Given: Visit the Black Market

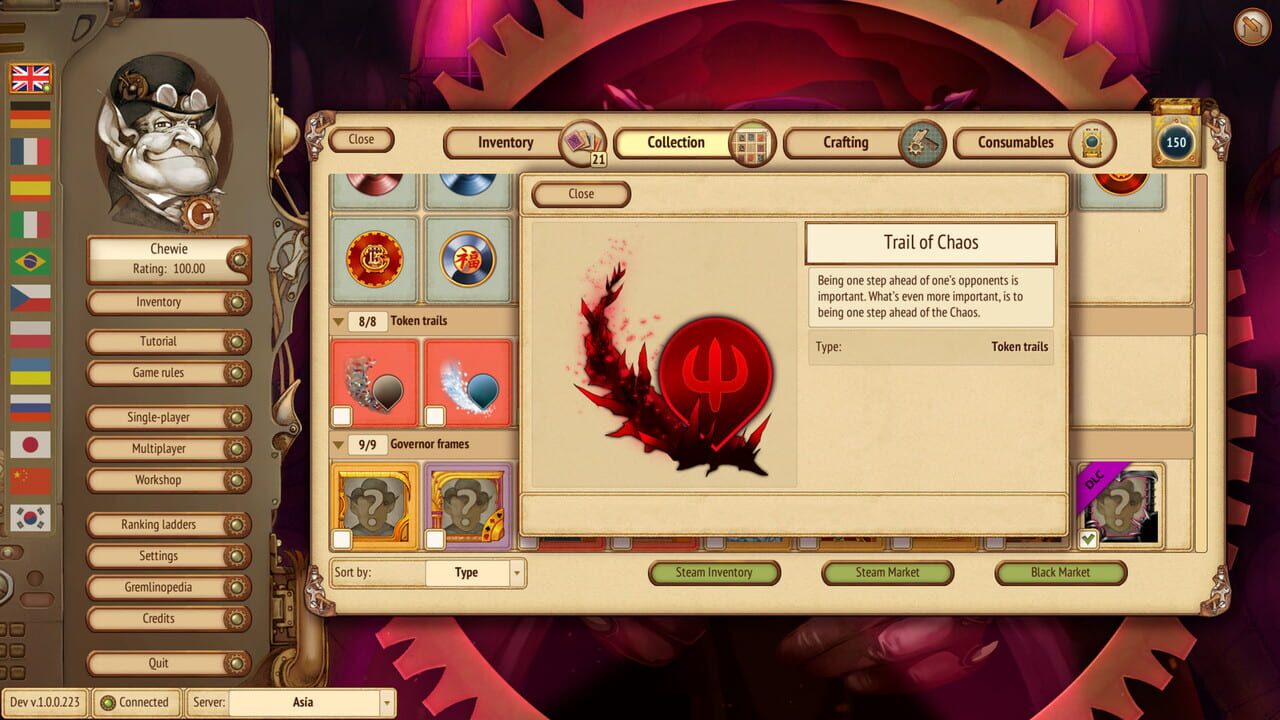Looking at the screenshot, I should point(1059,573).
